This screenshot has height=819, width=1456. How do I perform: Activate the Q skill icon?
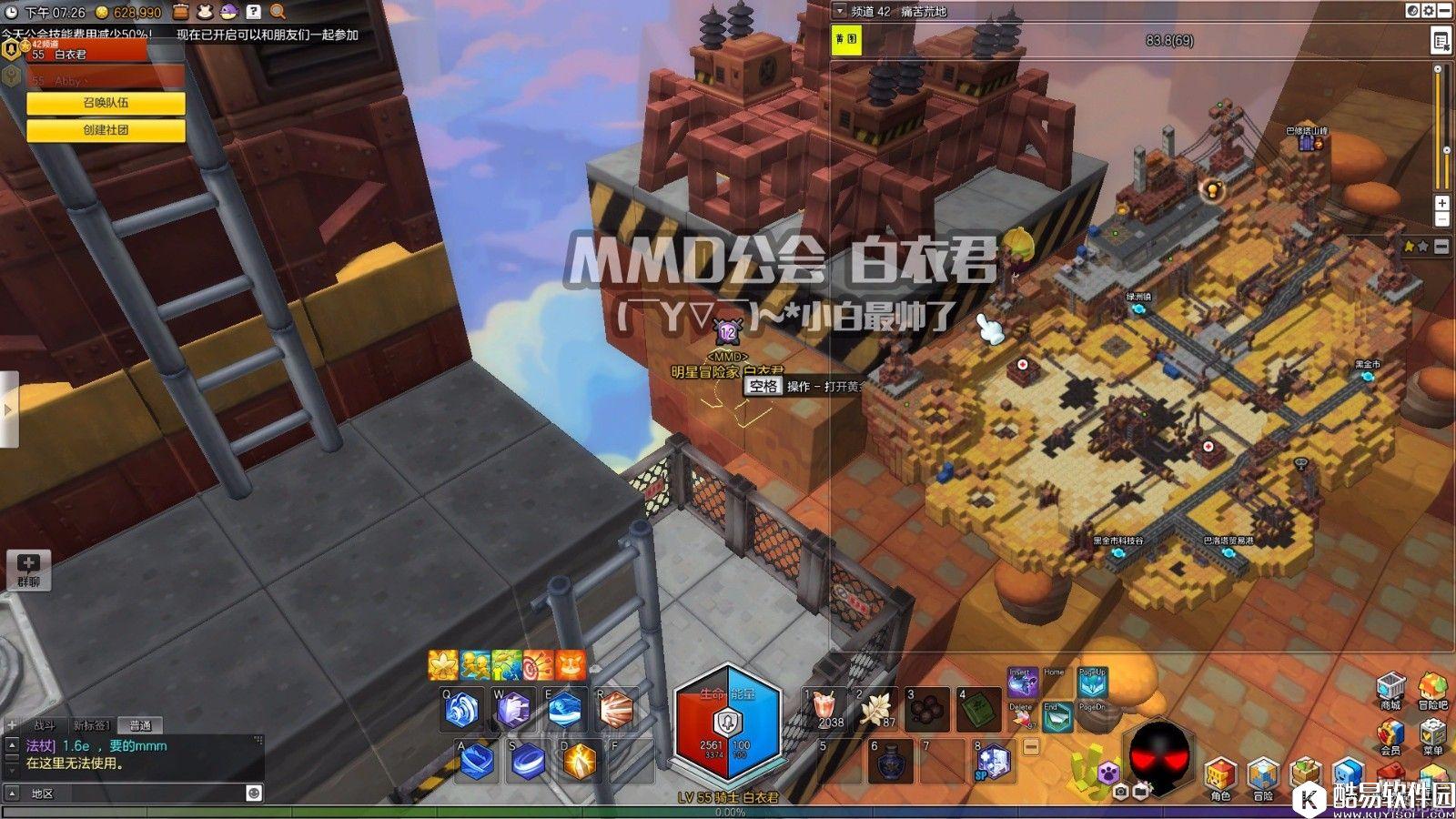(x=461, y=710)
